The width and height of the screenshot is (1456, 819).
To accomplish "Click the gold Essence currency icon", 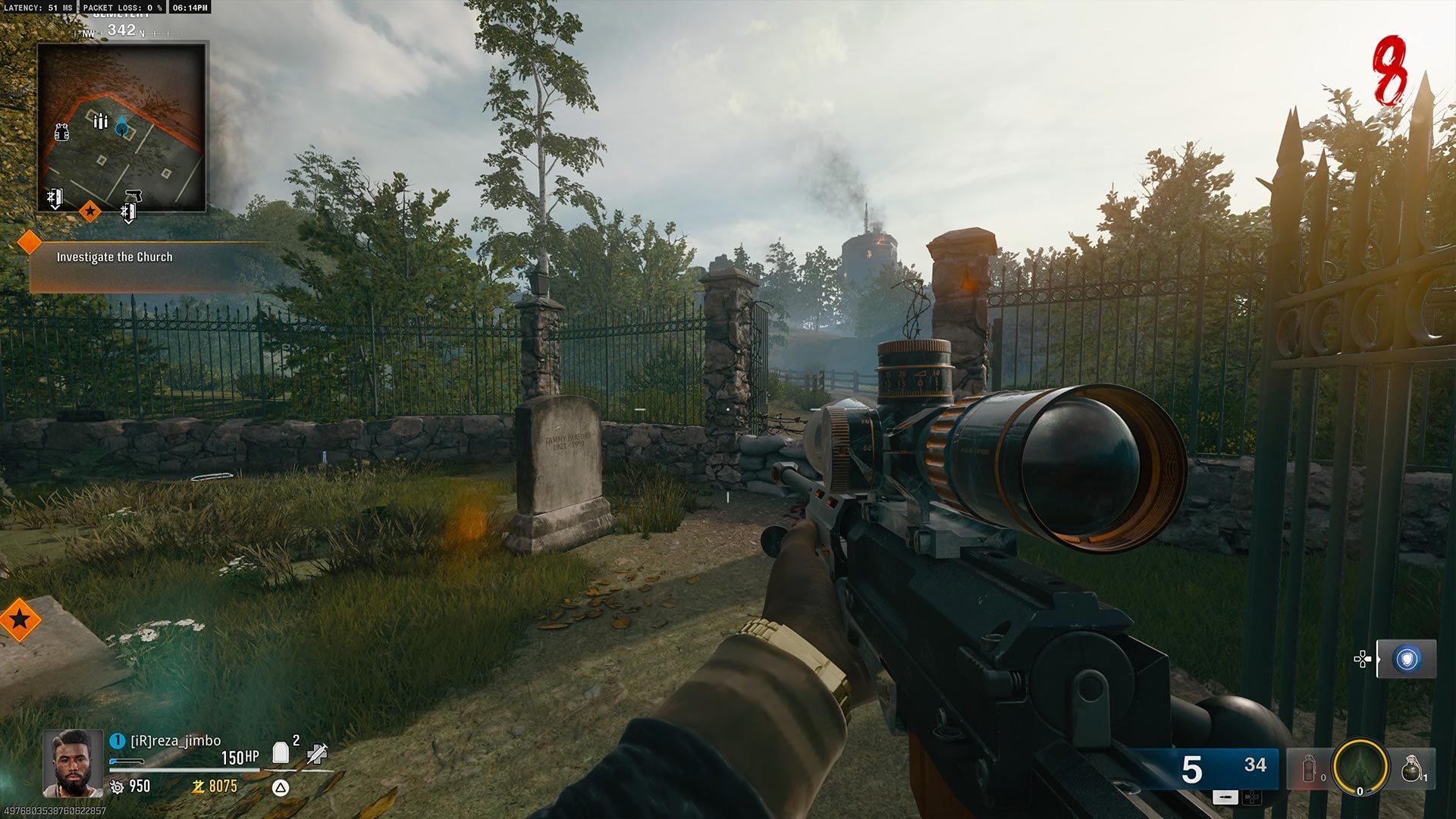I will pos(199,787).
